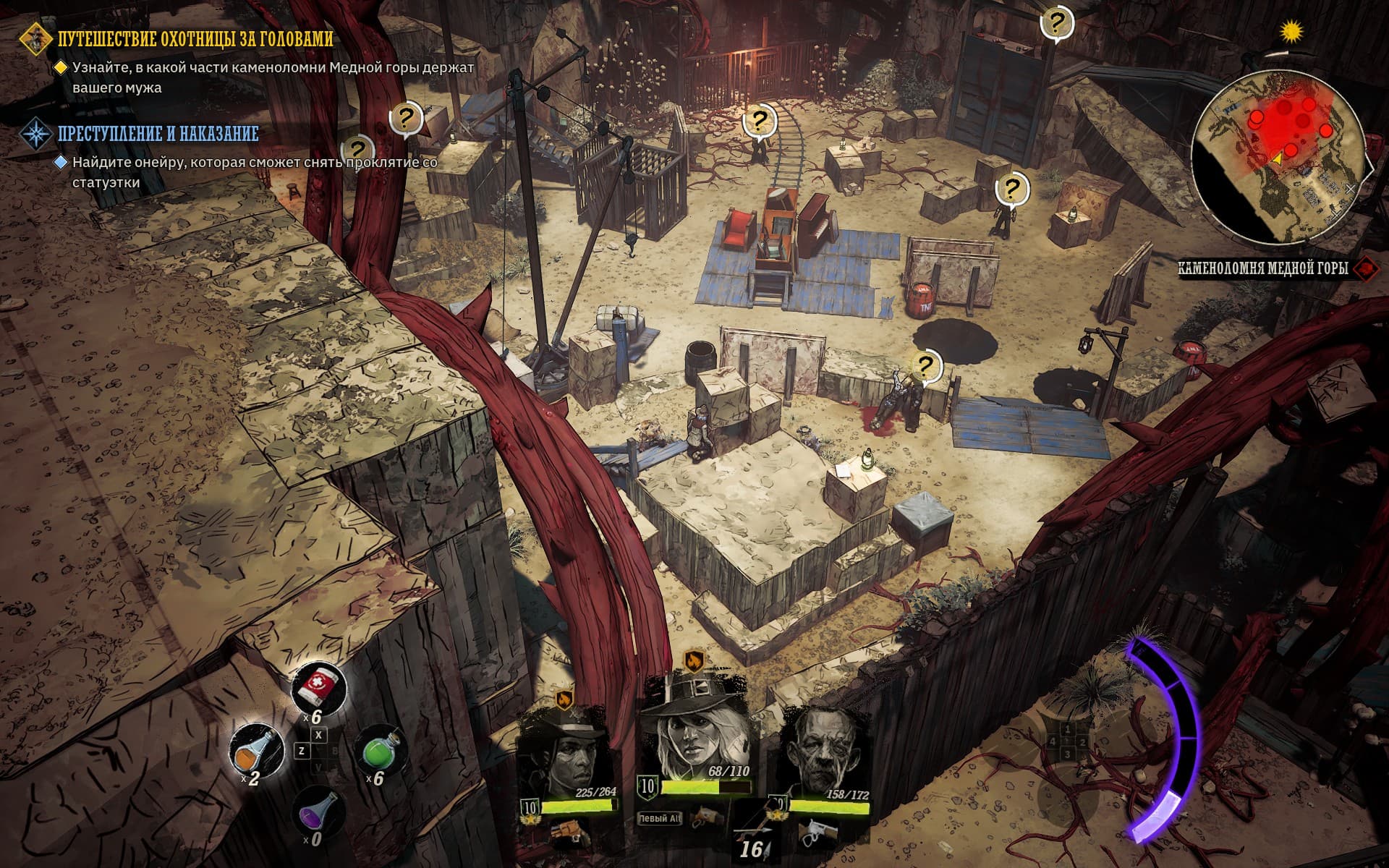This screenshot has width=1389, height=868.
Task: Click the sun time-of-day icon
Action: pos(1291,32)
